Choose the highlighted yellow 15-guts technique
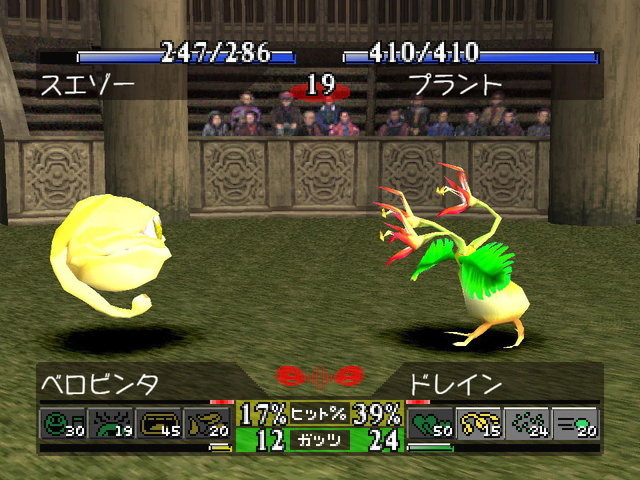Image resolution: width=640 pixels, height=480 pixels. (479, 424)
